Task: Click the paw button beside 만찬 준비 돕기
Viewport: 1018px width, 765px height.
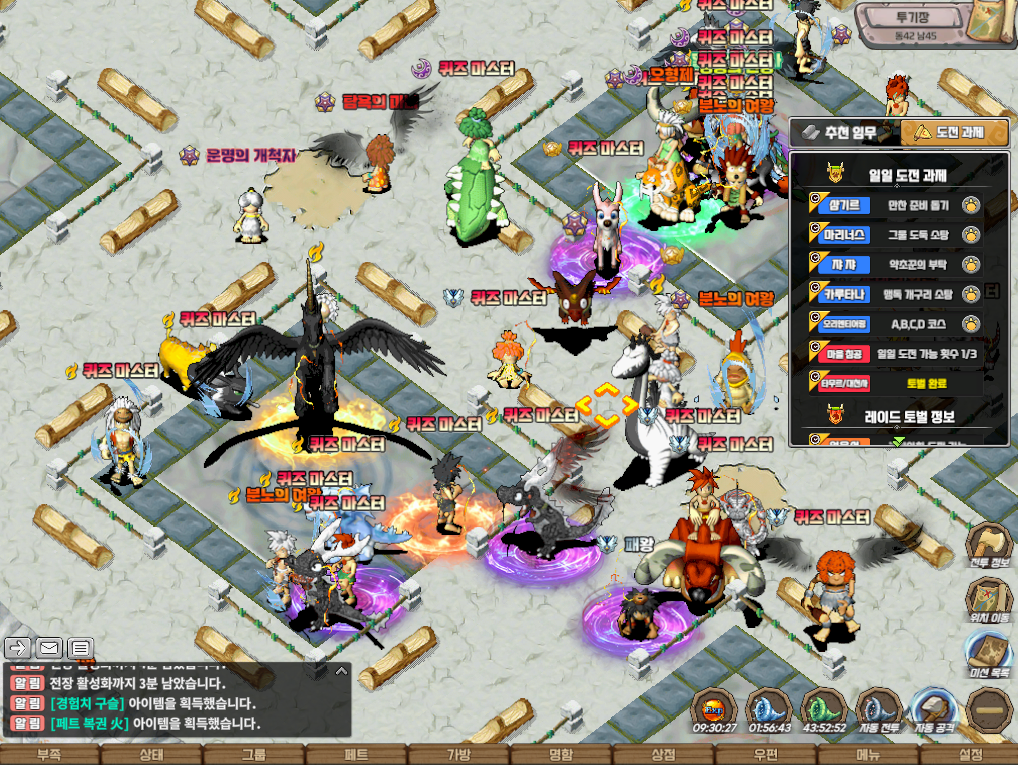Action: [x=968, y=206]
